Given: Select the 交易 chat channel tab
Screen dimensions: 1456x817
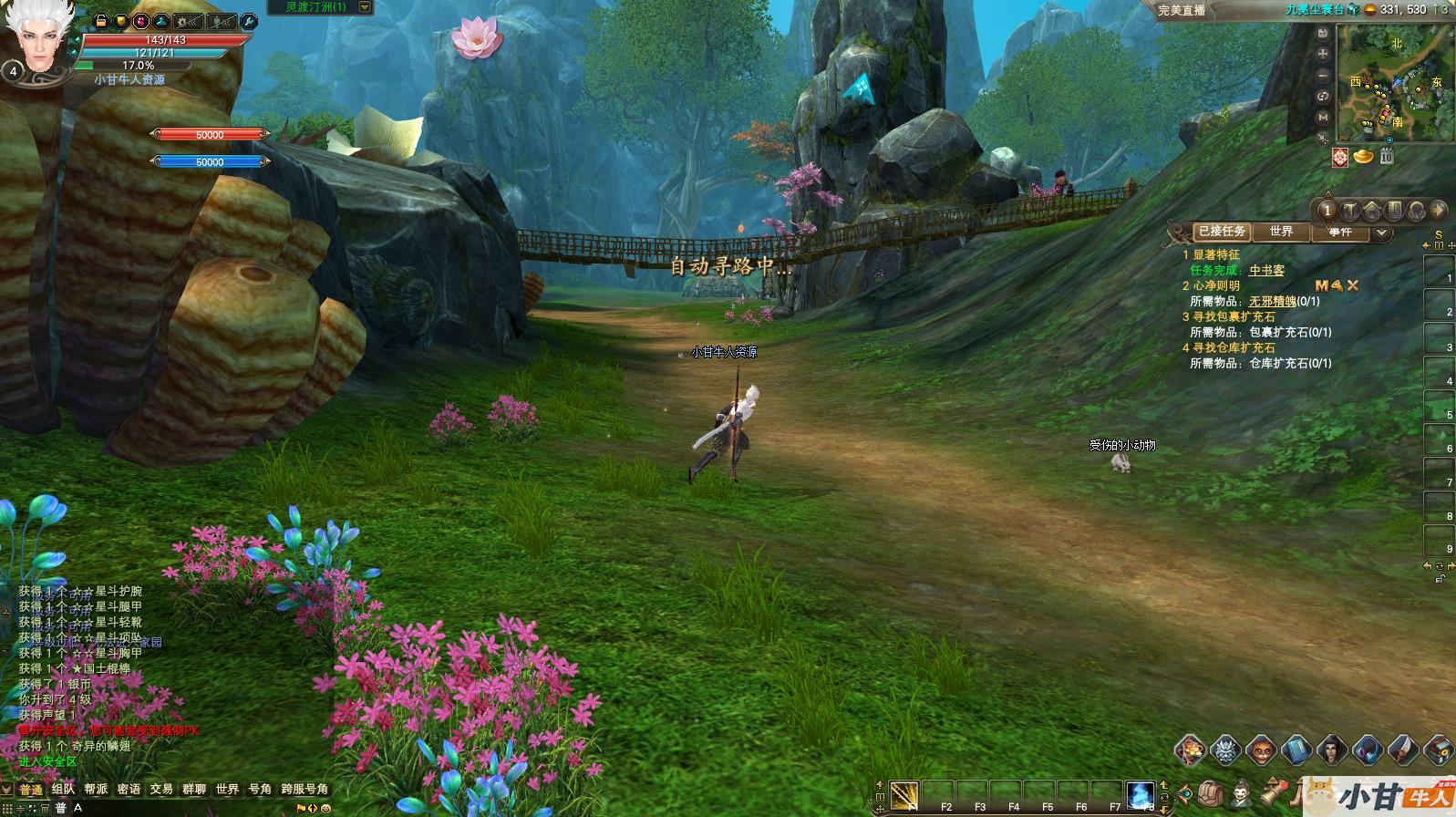Looking at the screenshot, I should pos(161,790).
